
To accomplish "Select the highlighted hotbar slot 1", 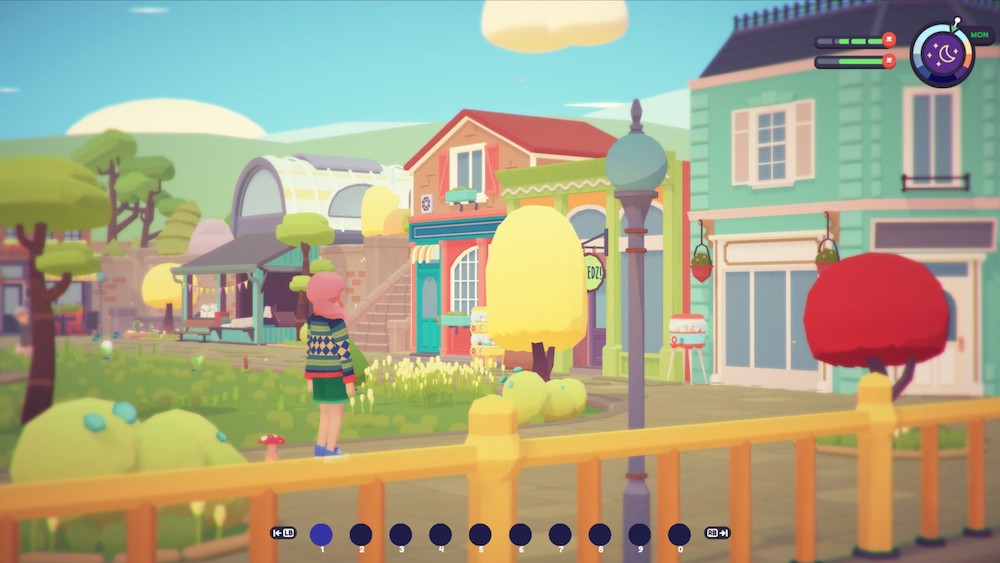I will point(321,534).
